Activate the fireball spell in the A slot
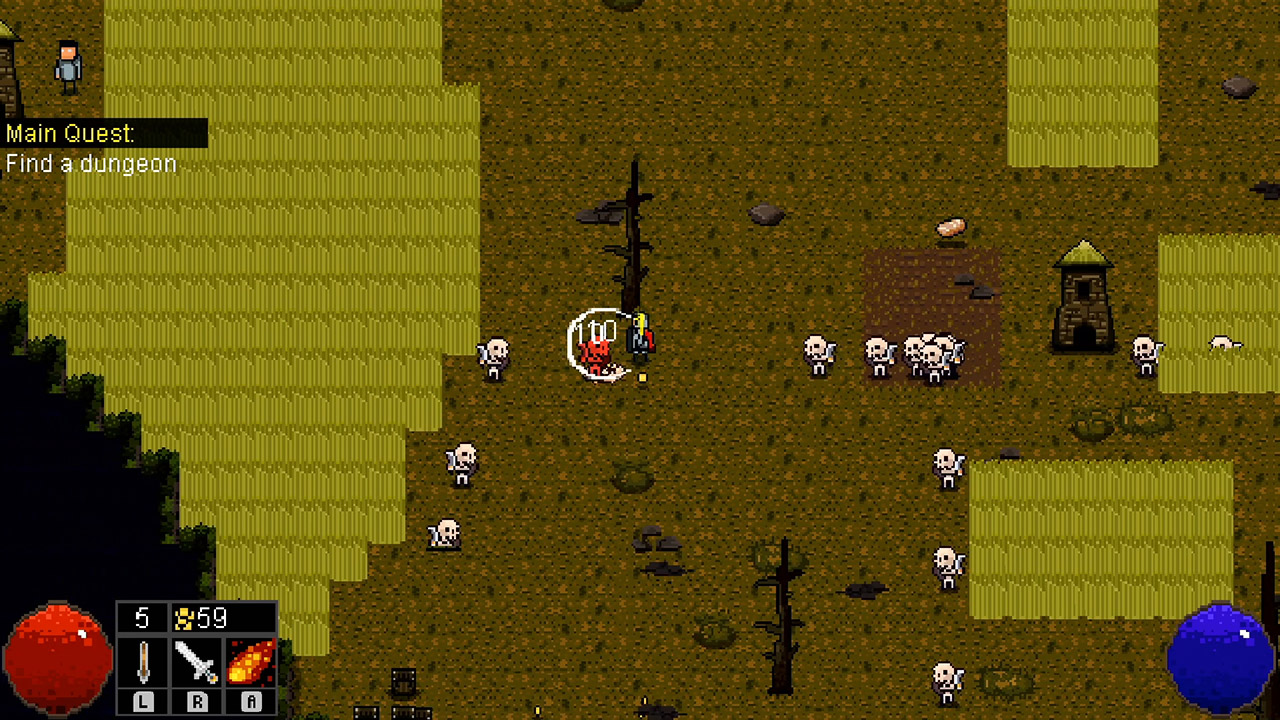Image resolution: width=1280 pixels, height=720 pixels. [x=249, y=660]
